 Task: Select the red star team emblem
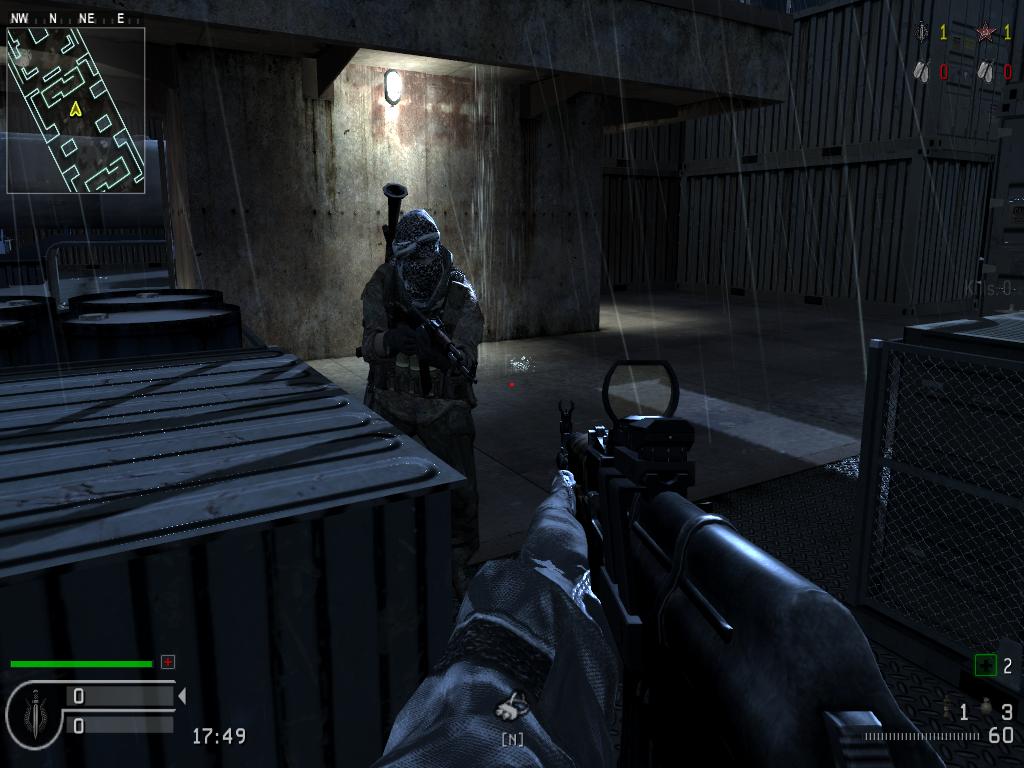(986, 33)
